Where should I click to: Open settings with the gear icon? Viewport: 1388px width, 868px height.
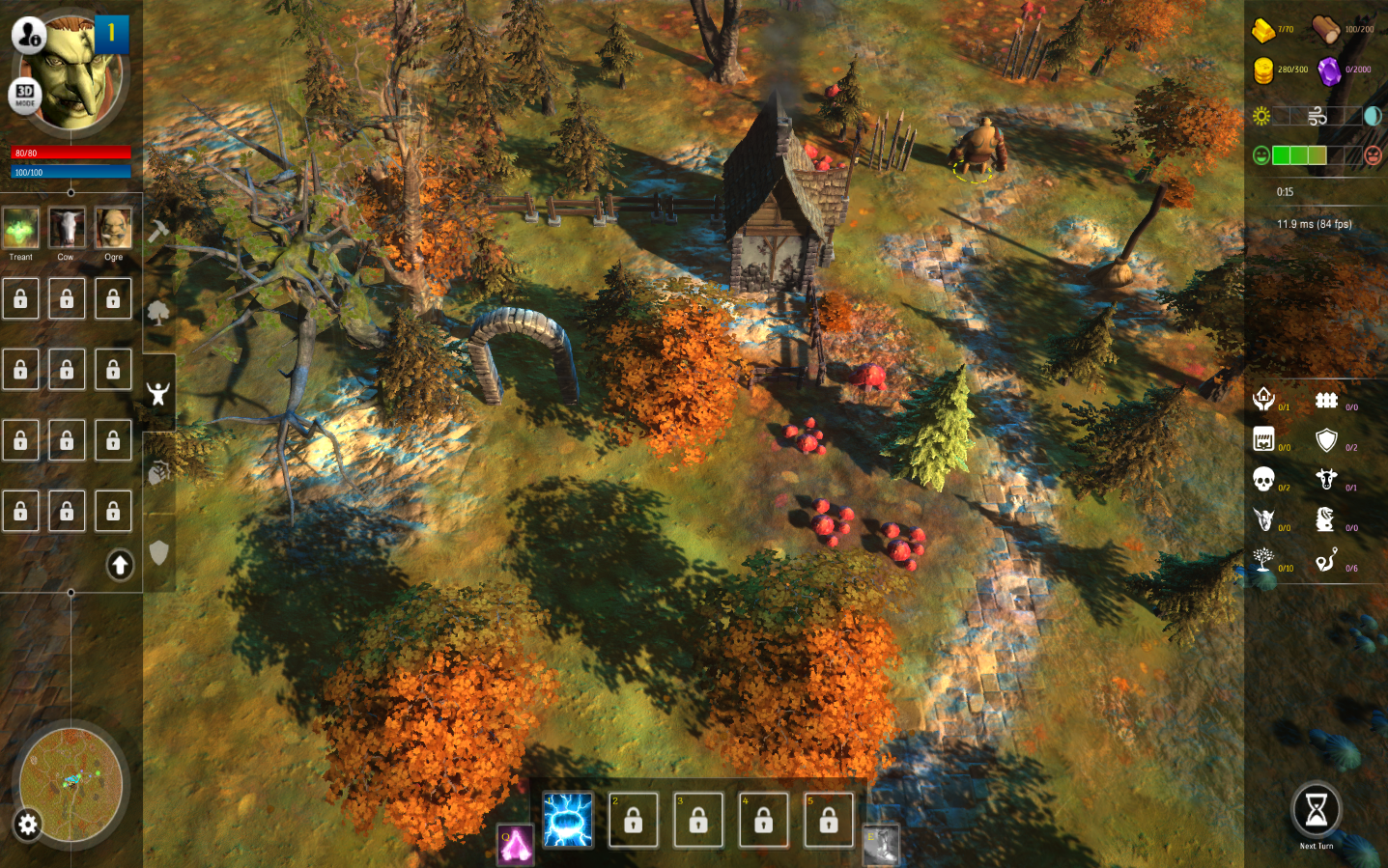(x=27, y=825)
